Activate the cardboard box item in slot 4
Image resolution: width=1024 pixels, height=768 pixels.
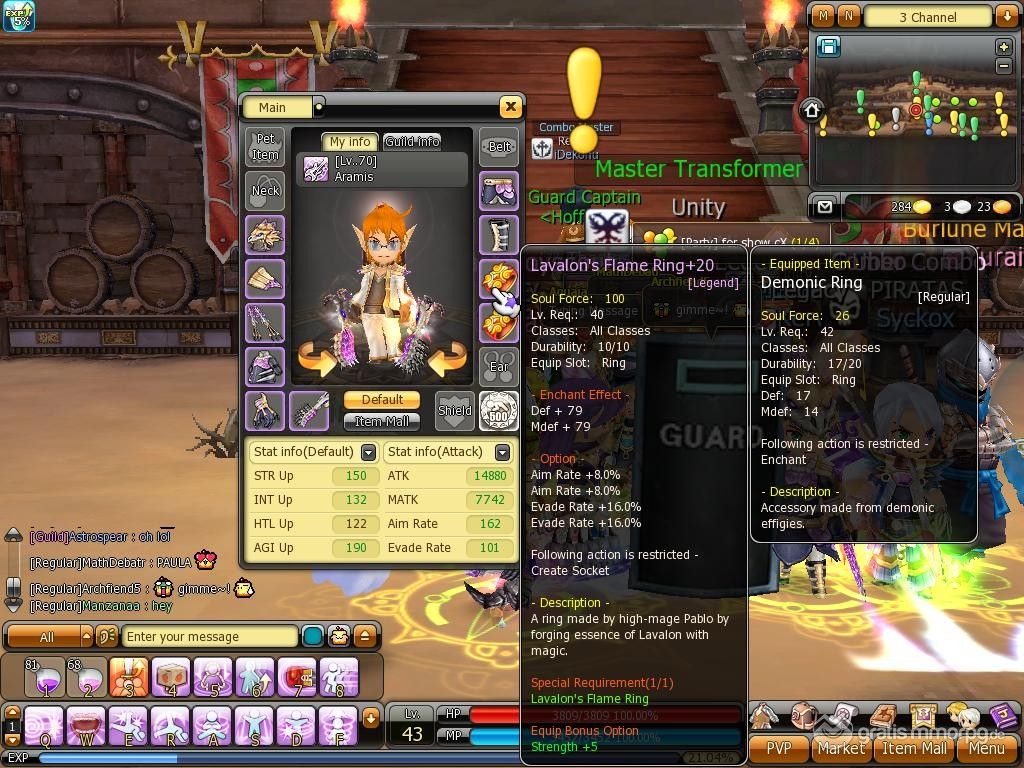tap(172, 677)
